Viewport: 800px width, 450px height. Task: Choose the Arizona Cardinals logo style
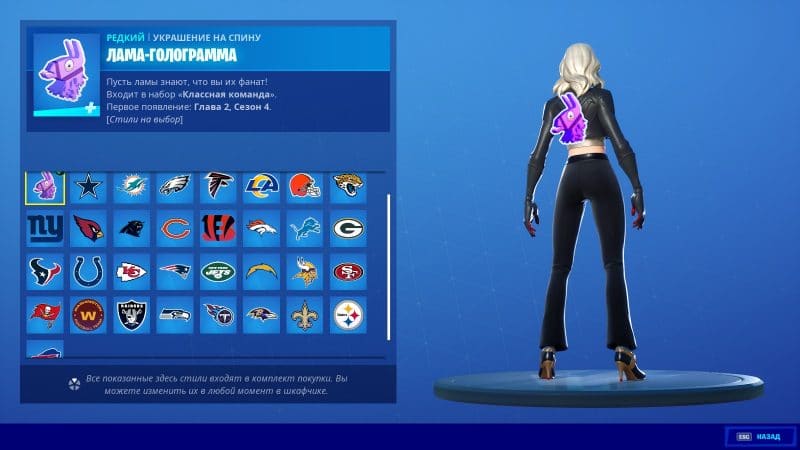coord(88,228)
